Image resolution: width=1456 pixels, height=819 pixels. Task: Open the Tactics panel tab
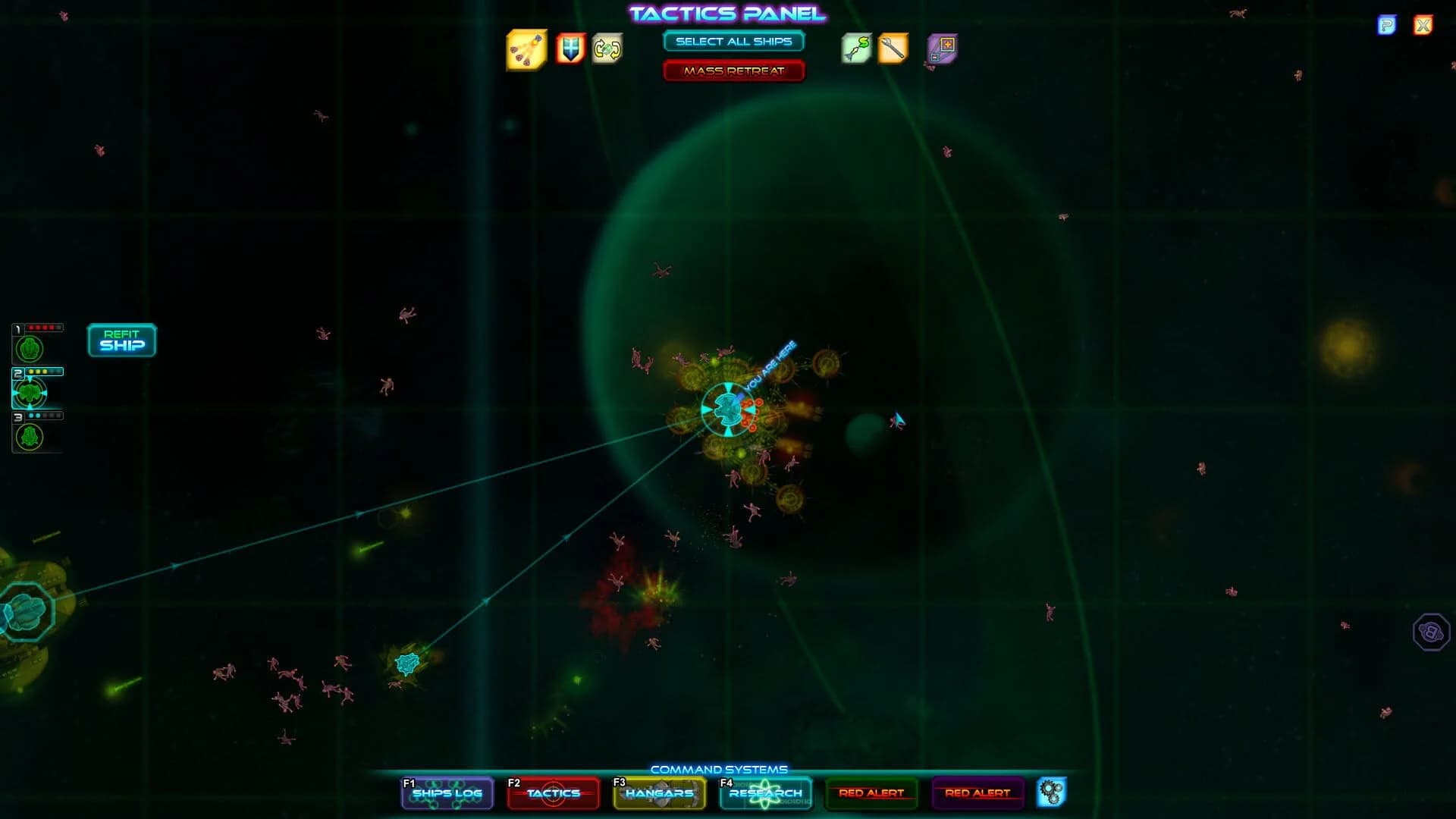pos(553,793)
